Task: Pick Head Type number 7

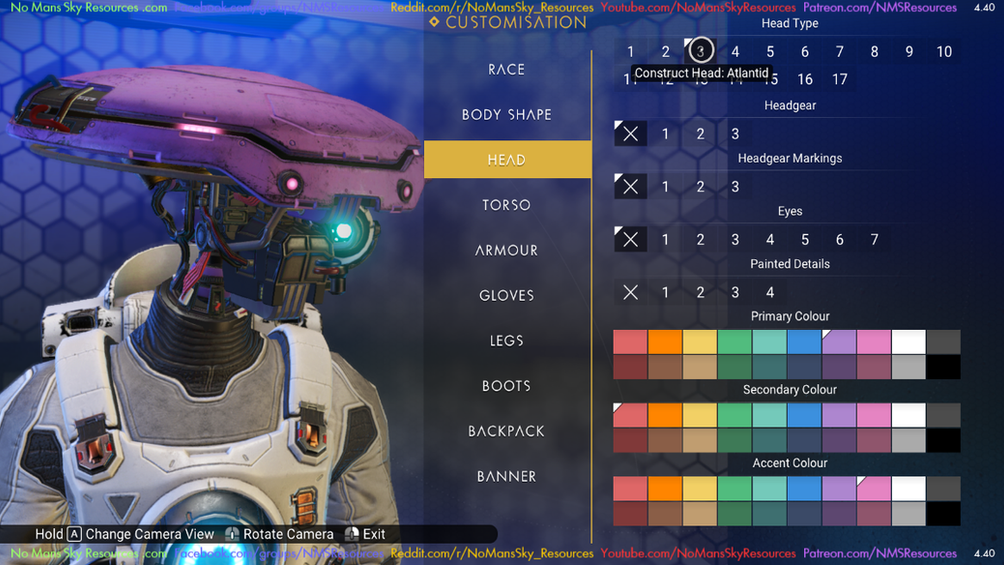Action: [839, 52]
